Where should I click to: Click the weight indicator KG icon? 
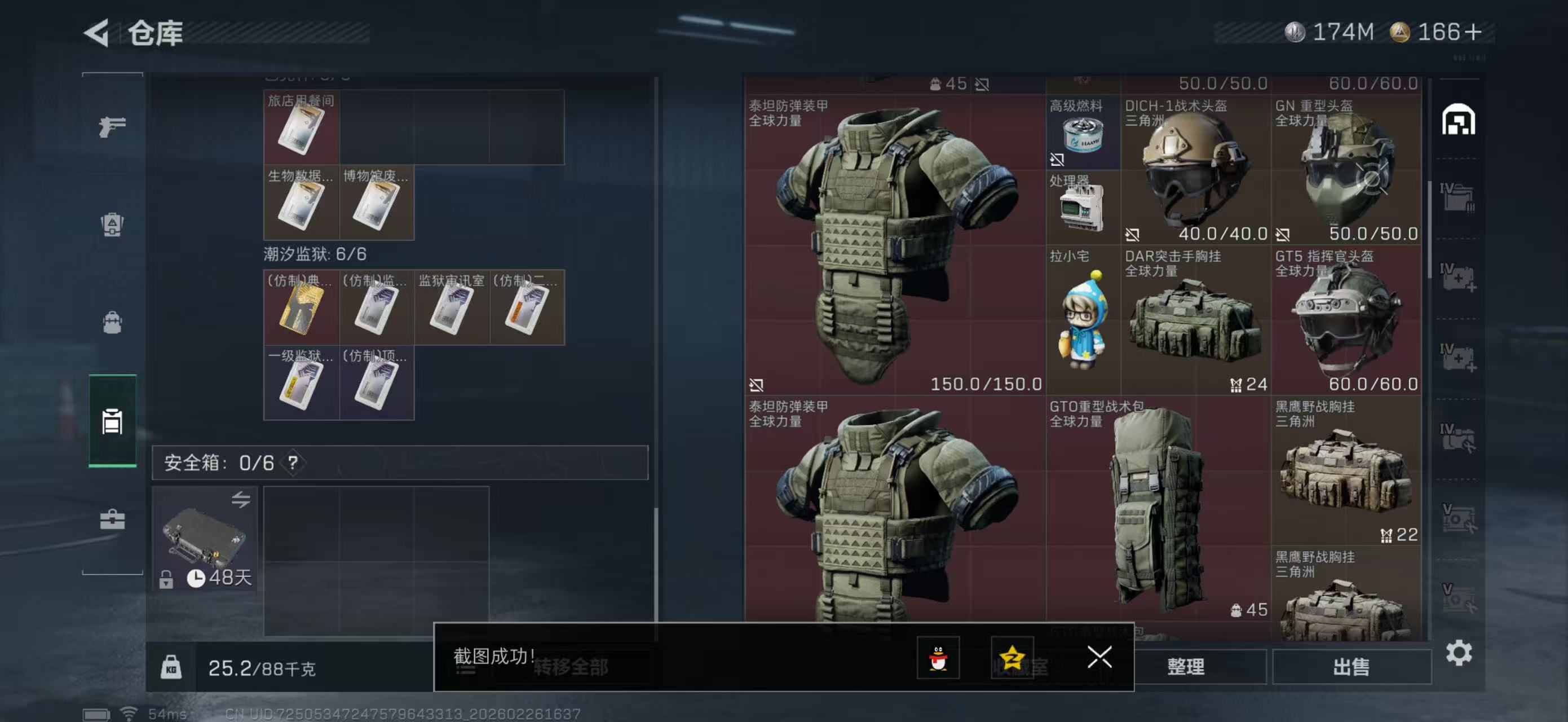[x=174, y=667]
